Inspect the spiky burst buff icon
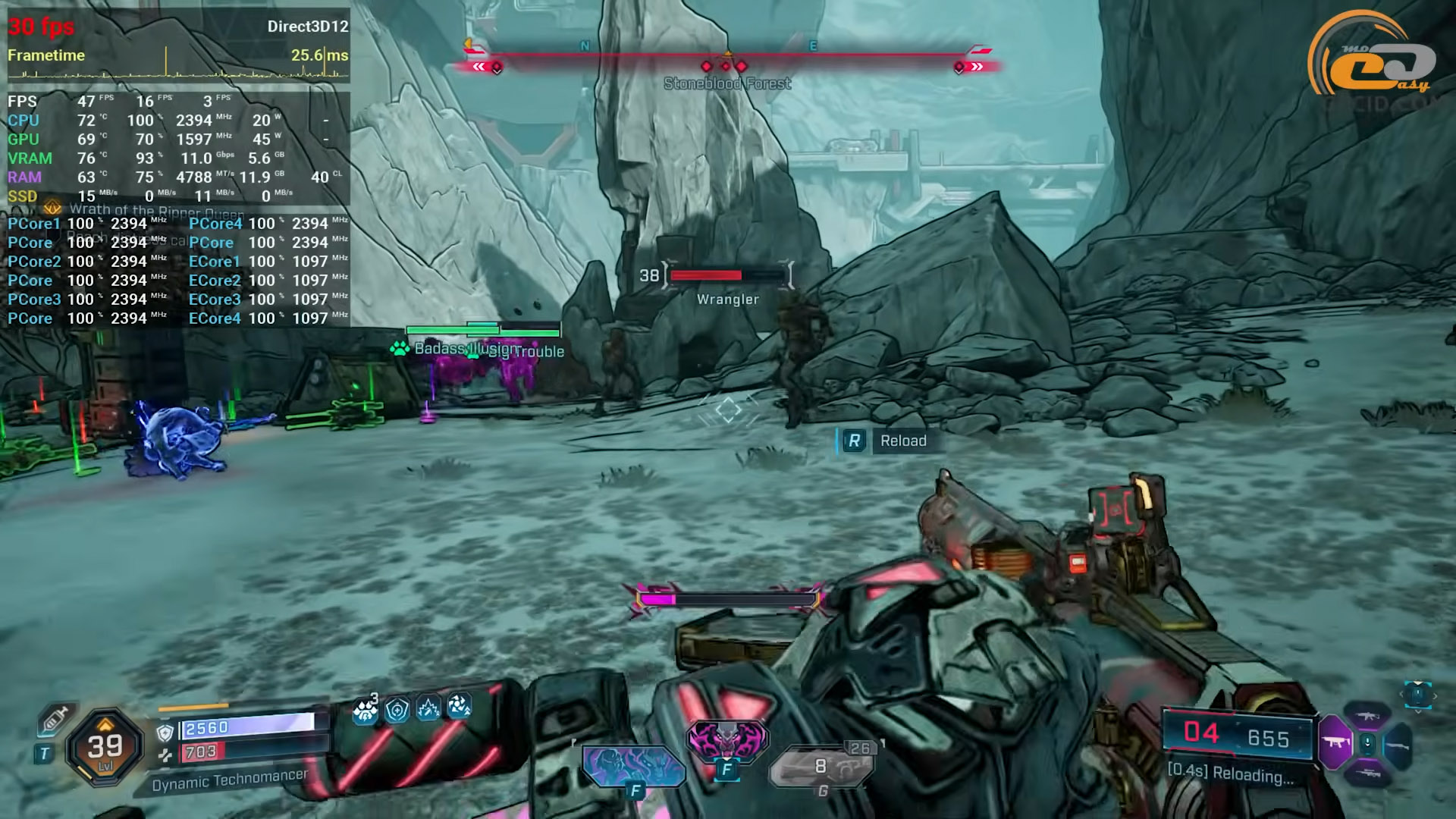The height and width of the screenshot is (819, 1456). pos(428,709)
